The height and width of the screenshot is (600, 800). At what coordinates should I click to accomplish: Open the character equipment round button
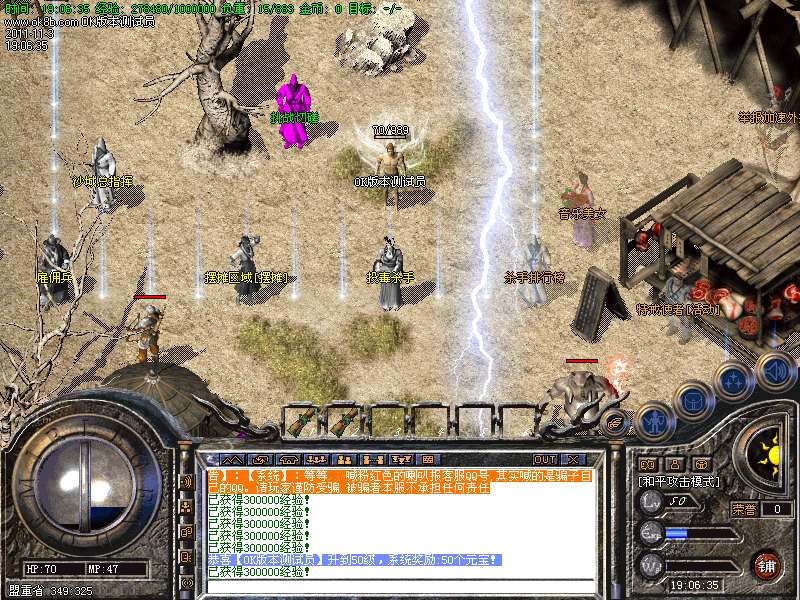coord(654,419)
